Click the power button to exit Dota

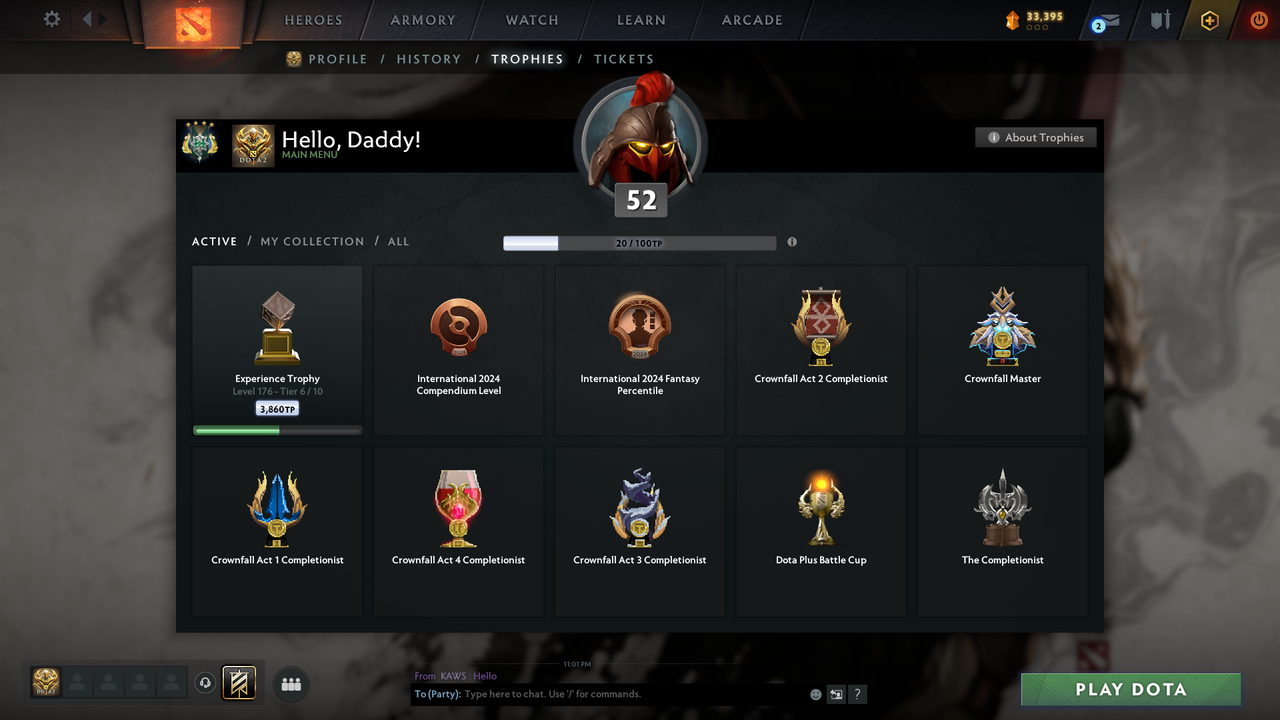[x=1258, y=20]
